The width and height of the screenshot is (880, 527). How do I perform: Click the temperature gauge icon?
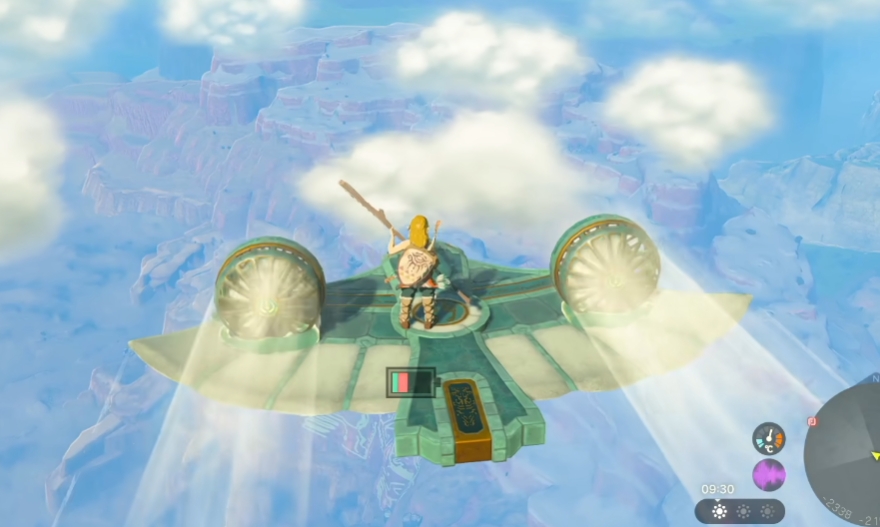tap(768, 438)
